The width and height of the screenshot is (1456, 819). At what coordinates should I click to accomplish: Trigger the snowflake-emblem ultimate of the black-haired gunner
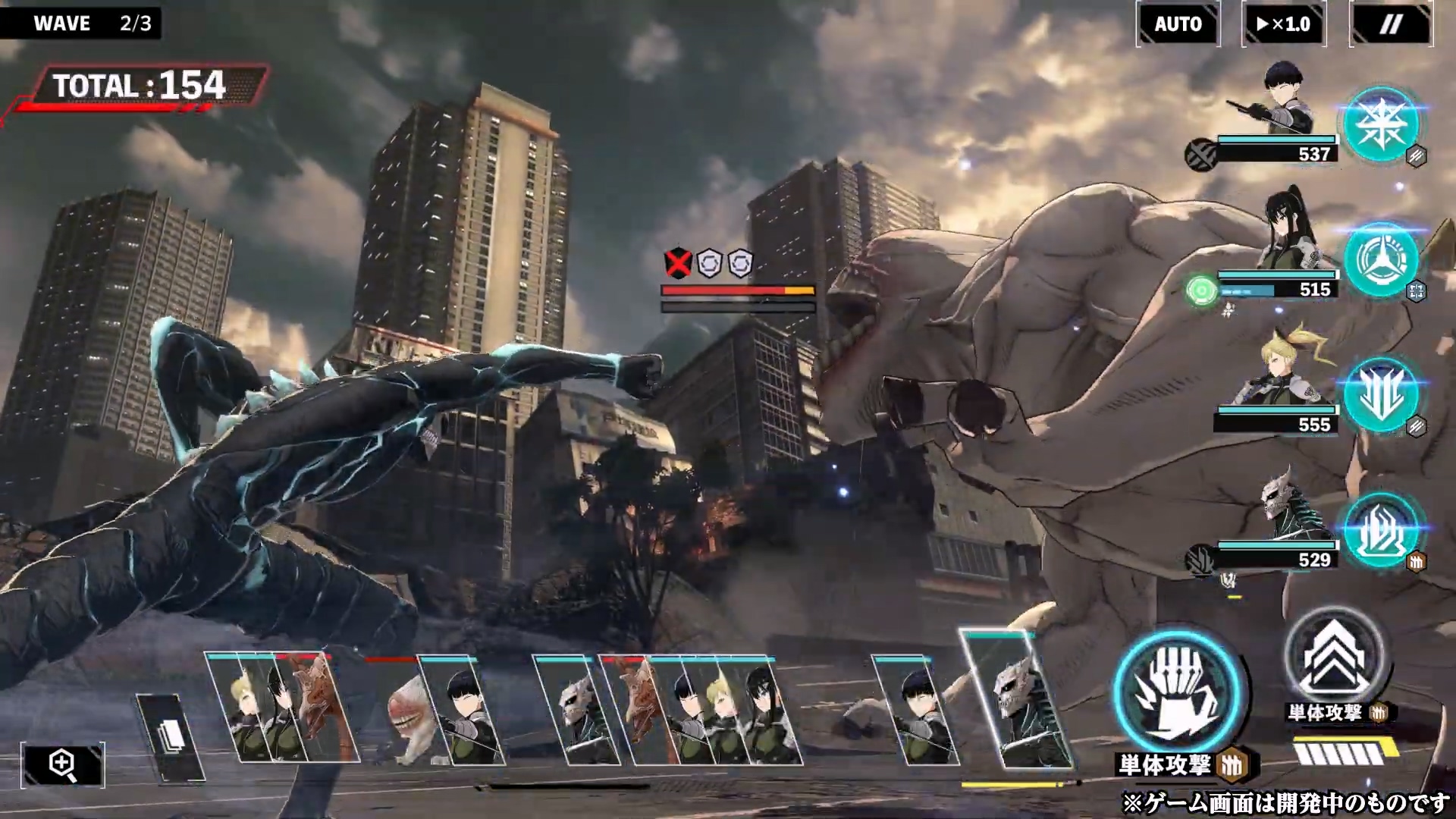[x=1380, y=125]
